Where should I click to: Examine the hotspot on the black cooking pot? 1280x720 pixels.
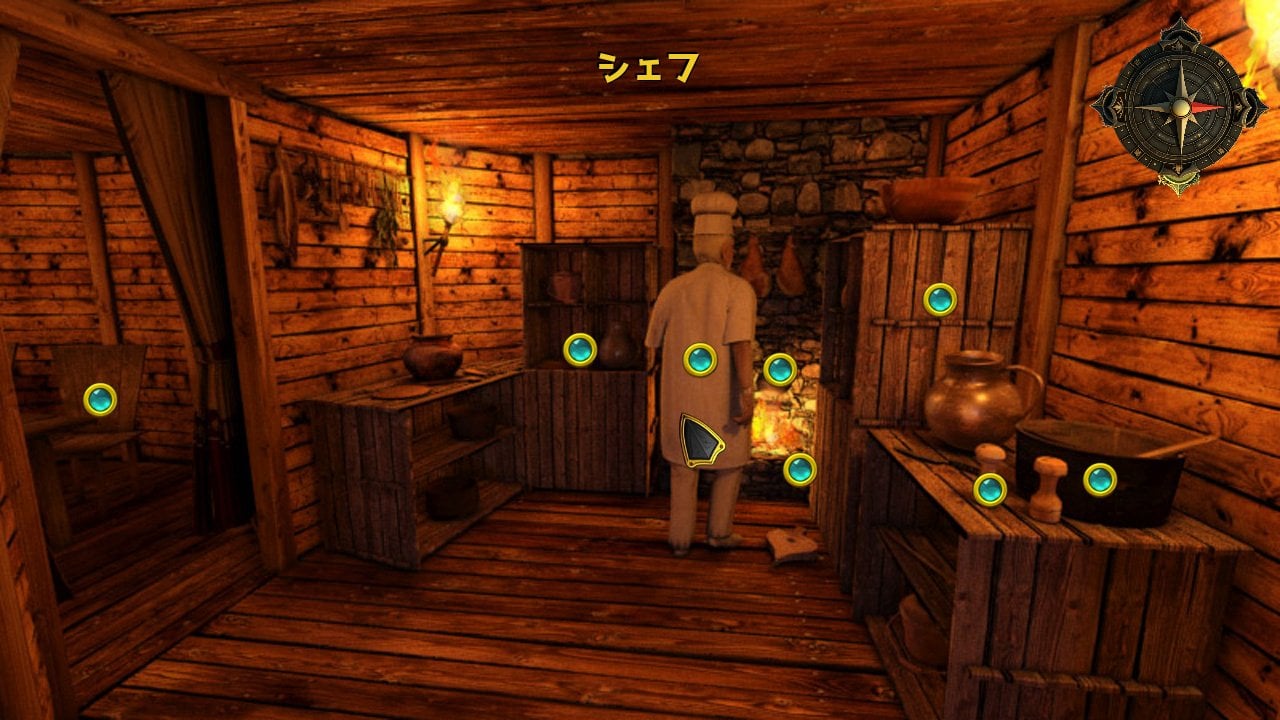1100,479
